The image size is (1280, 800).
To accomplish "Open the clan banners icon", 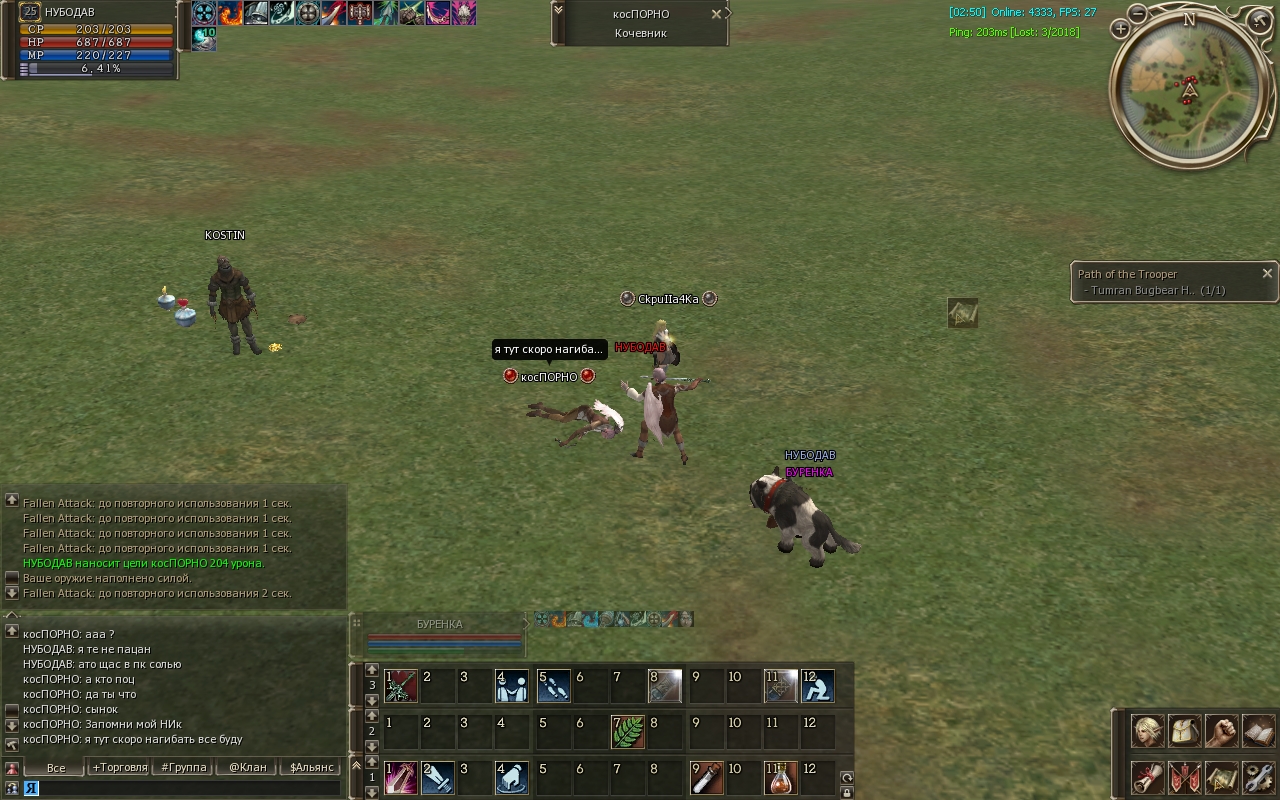I will (1184, 777).
